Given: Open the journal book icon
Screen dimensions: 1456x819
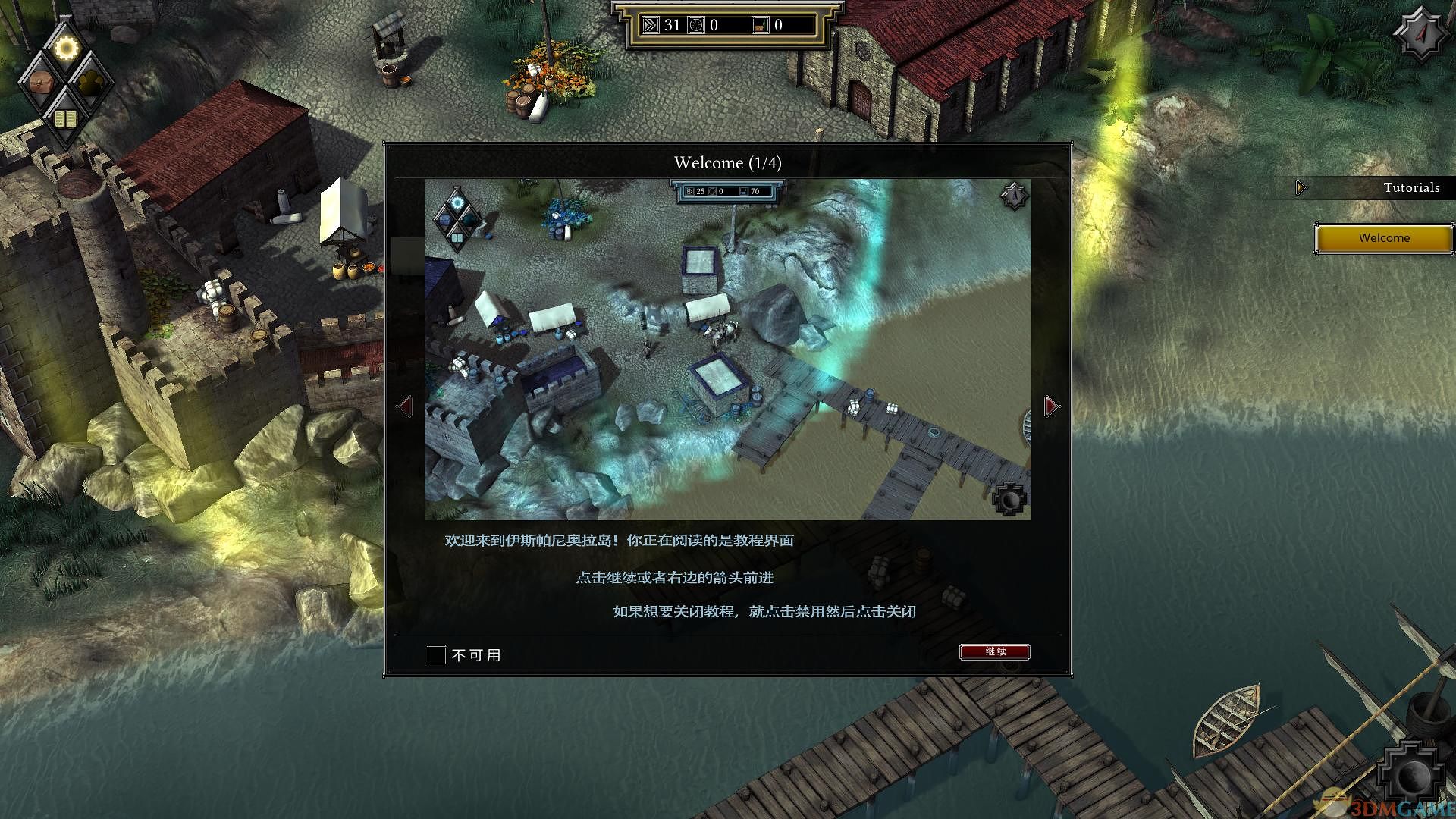Looking at the screenshot, I should tap(67, 118).
